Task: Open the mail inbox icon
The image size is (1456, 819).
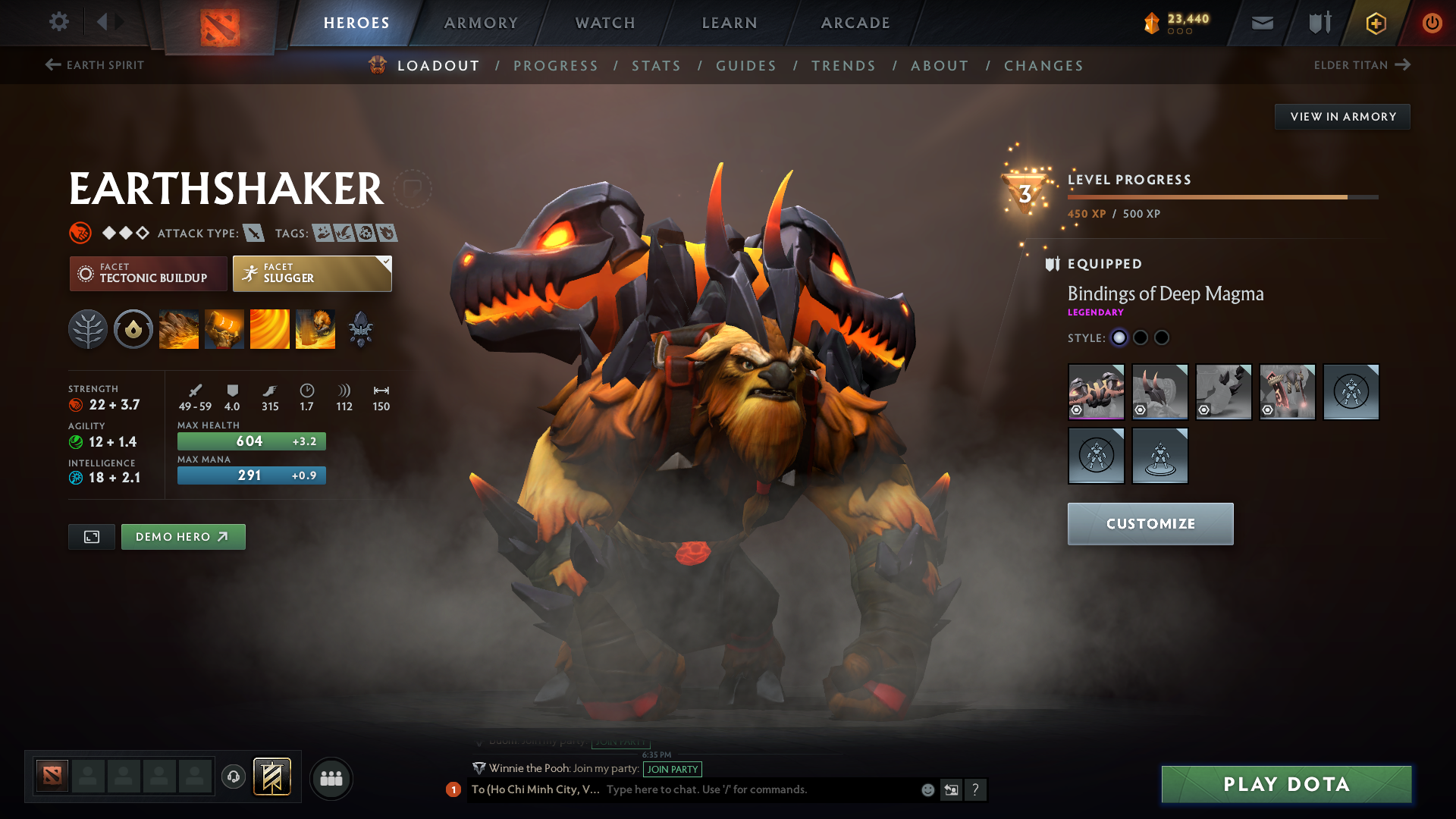Action: click(x=1261, y=23)
